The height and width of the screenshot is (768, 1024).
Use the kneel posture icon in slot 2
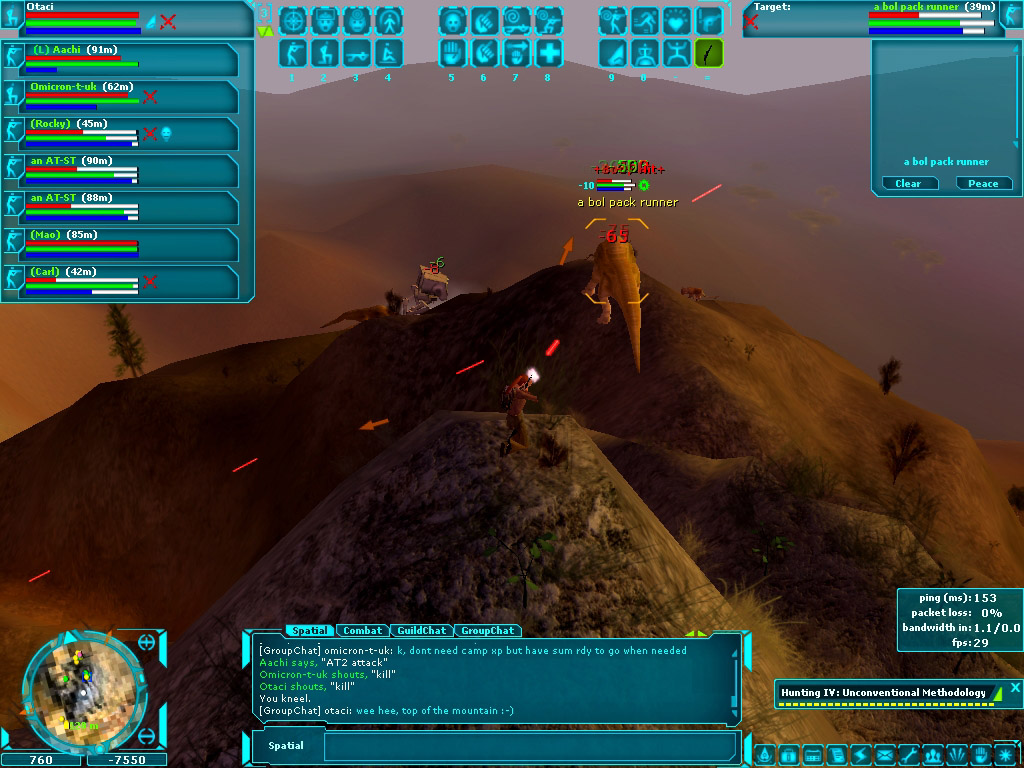pyautogui.click(x=324, y=52)
